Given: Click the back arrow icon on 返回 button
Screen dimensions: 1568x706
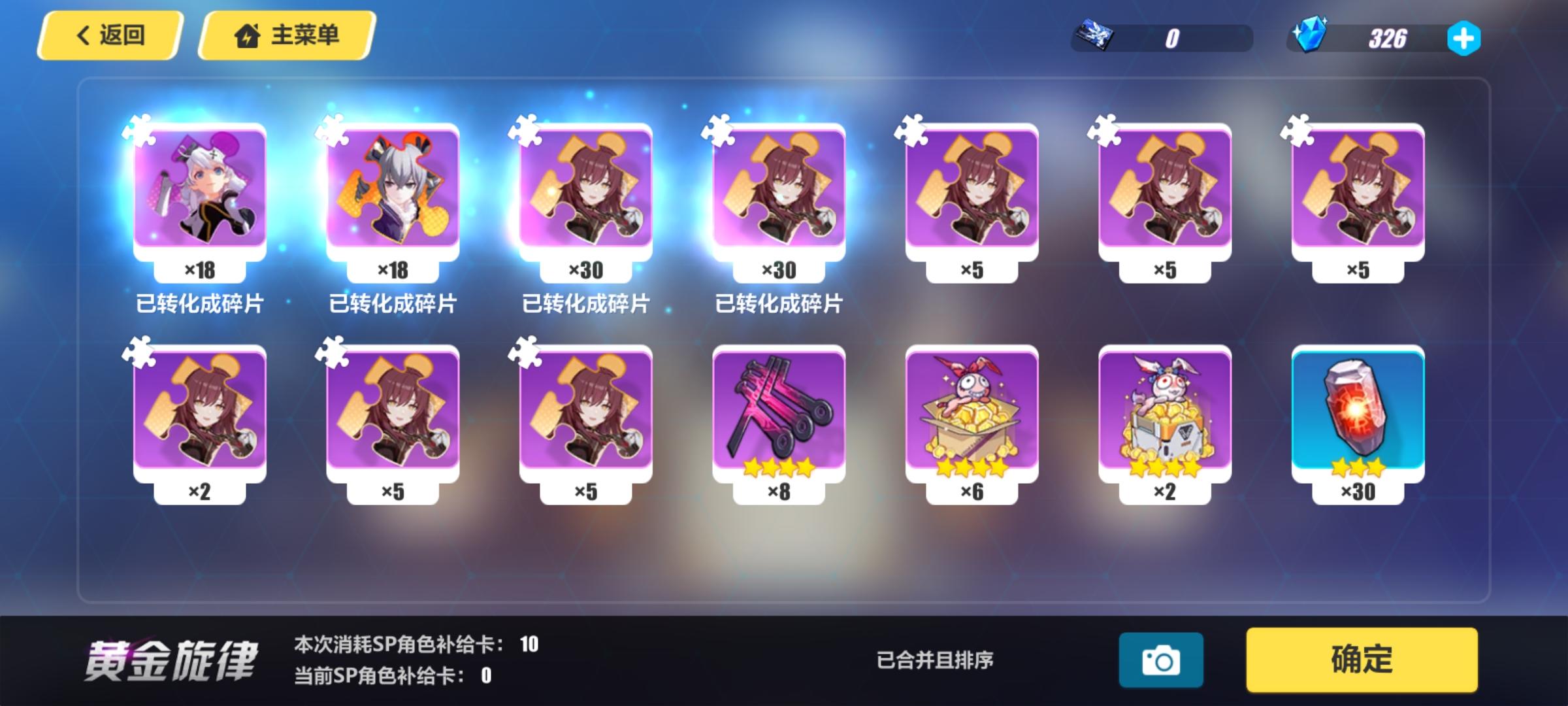Looking at the screenshot, I should (x=80, y=36).
